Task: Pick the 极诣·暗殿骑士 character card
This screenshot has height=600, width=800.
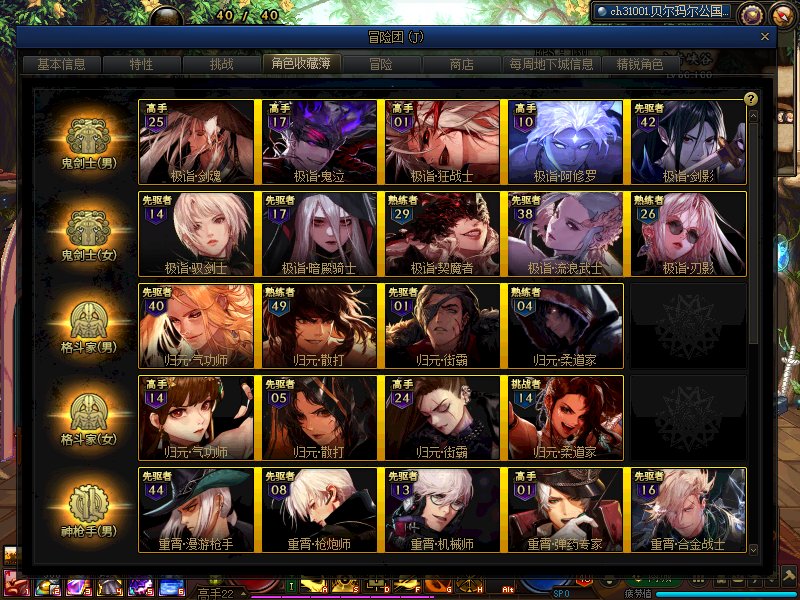Action: [x=319, y=234]
